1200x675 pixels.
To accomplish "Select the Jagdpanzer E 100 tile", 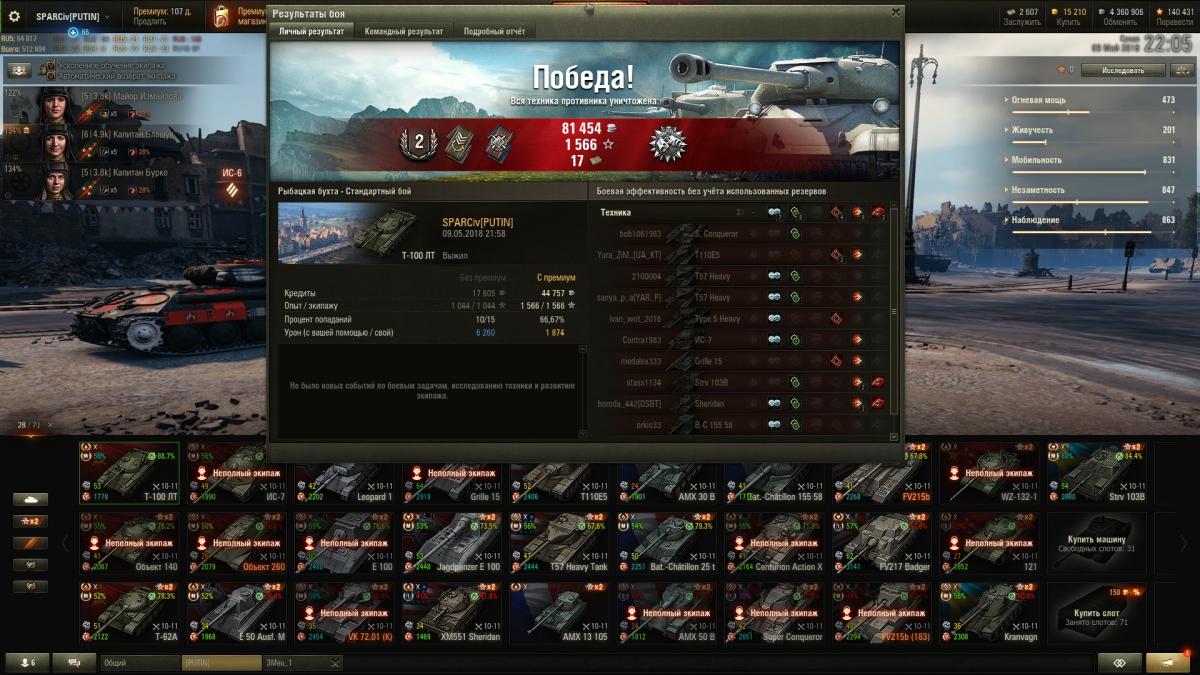I will tap(452, 542).
